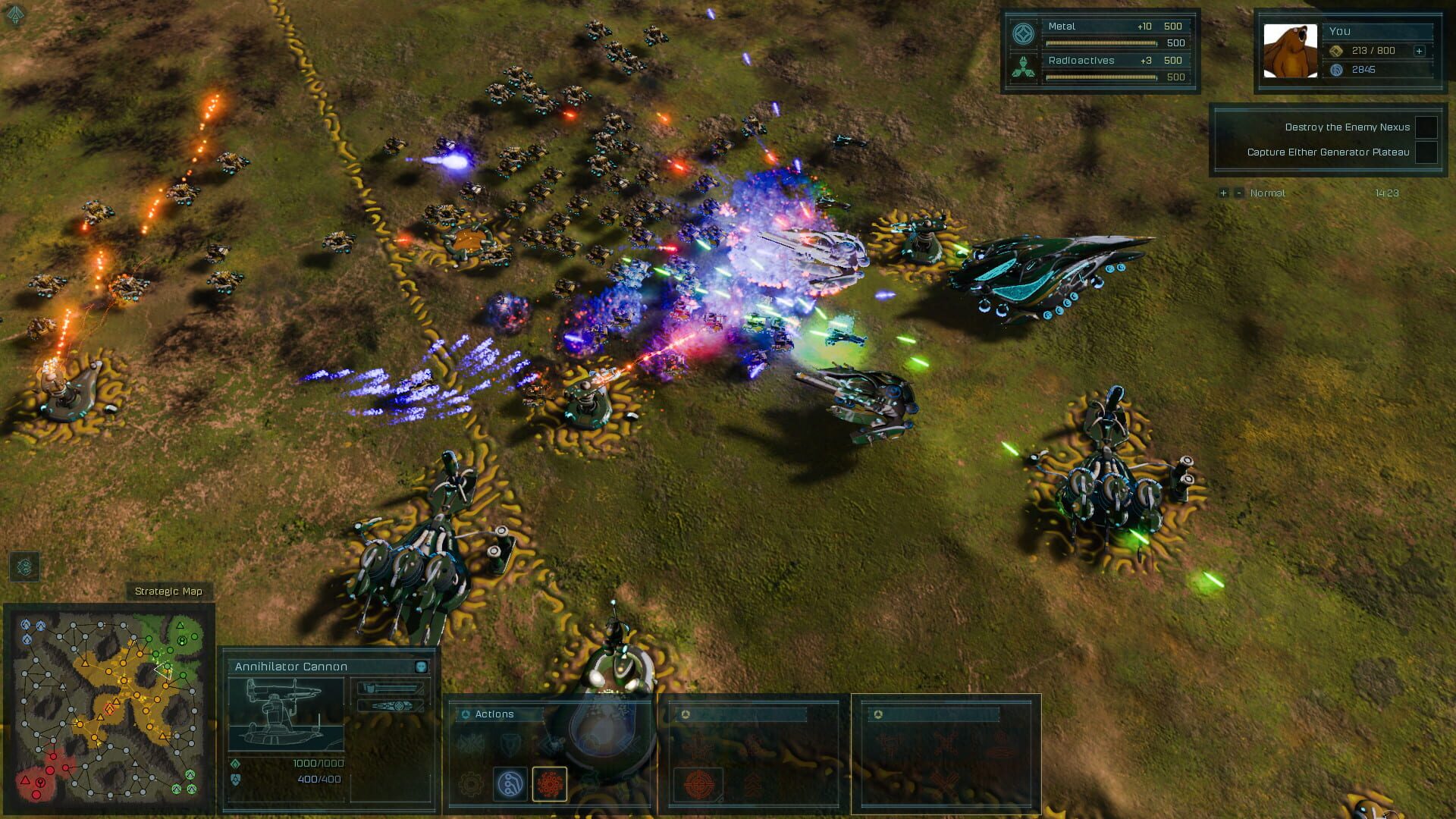The image size is (1456, 819).
Task: Decrease game speed with the minus button
Action: [1239, 193]
